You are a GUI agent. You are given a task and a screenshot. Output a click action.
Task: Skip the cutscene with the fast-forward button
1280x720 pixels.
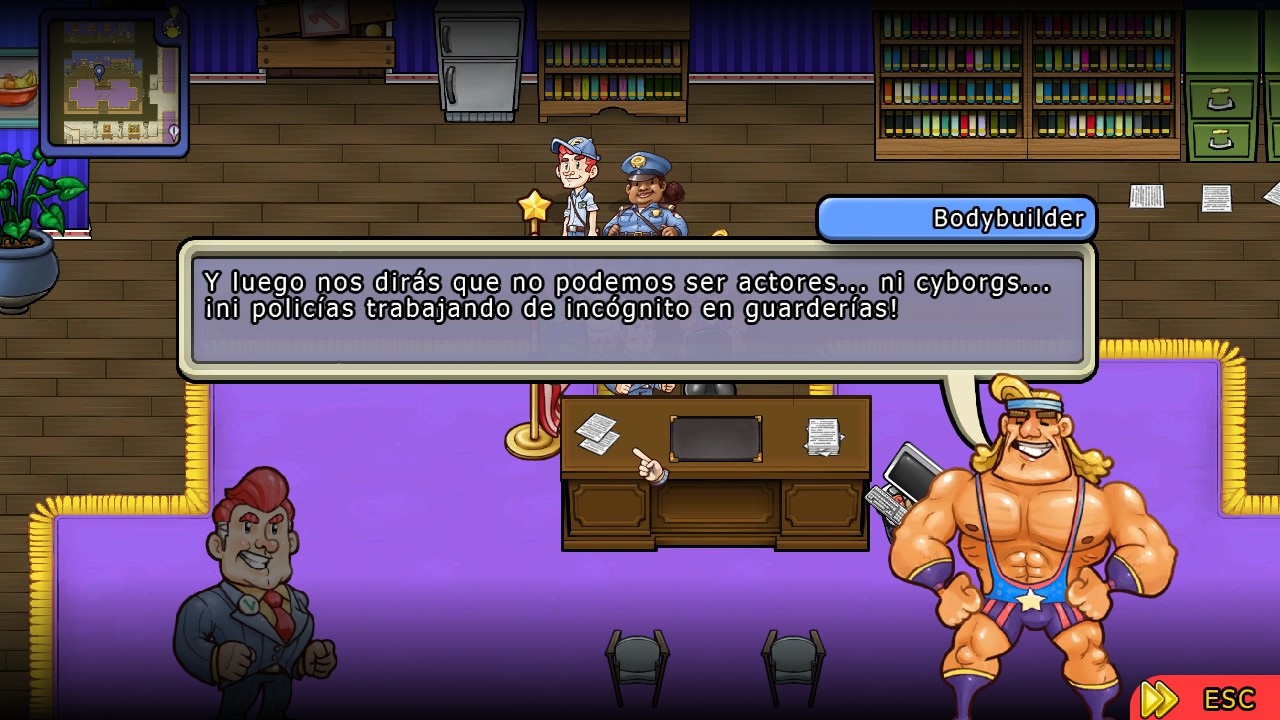tap(1160, 697)
